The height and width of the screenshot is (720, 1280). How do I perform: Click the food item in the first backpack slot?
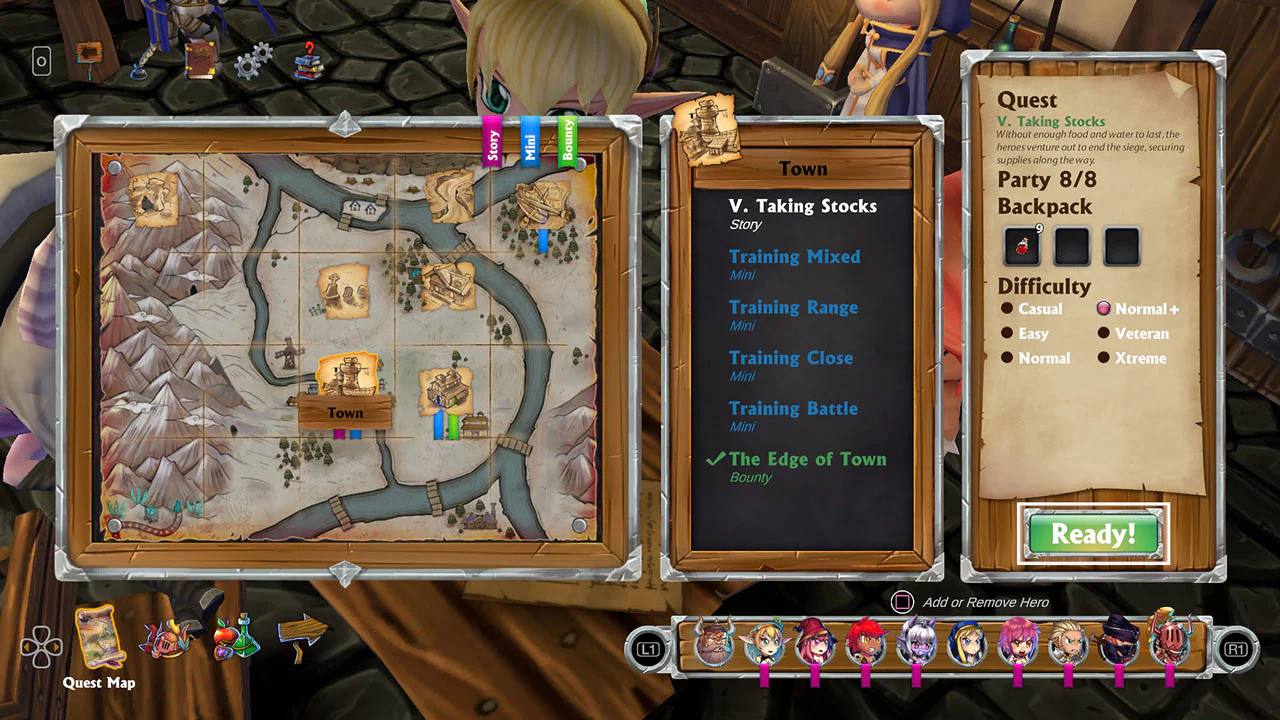pyautogui.click(x=1021, y=245)
